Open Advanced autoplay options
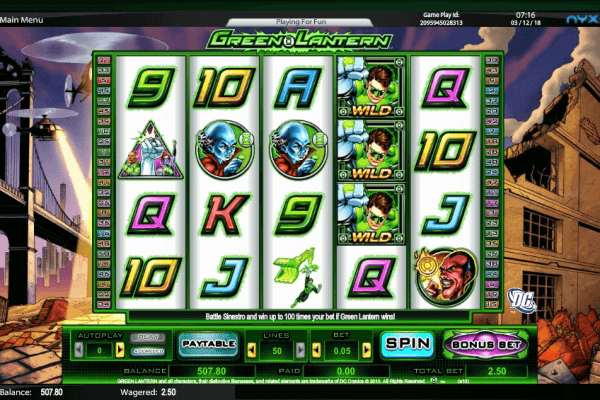The image size is (600, 400). pos(148,351)
